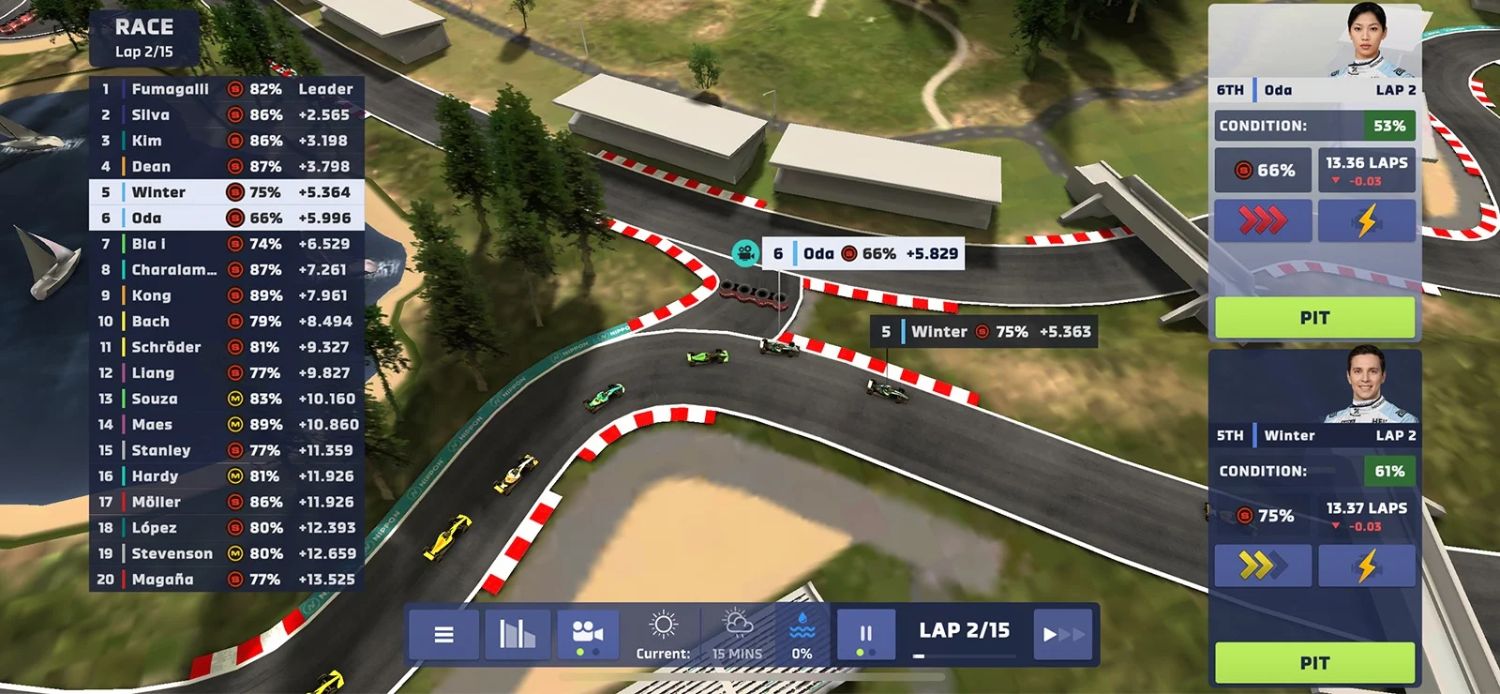Change Oda's red chevron pace mode
The width and height of the screenshot is (1500, 694).
(x=1263, y=221)
